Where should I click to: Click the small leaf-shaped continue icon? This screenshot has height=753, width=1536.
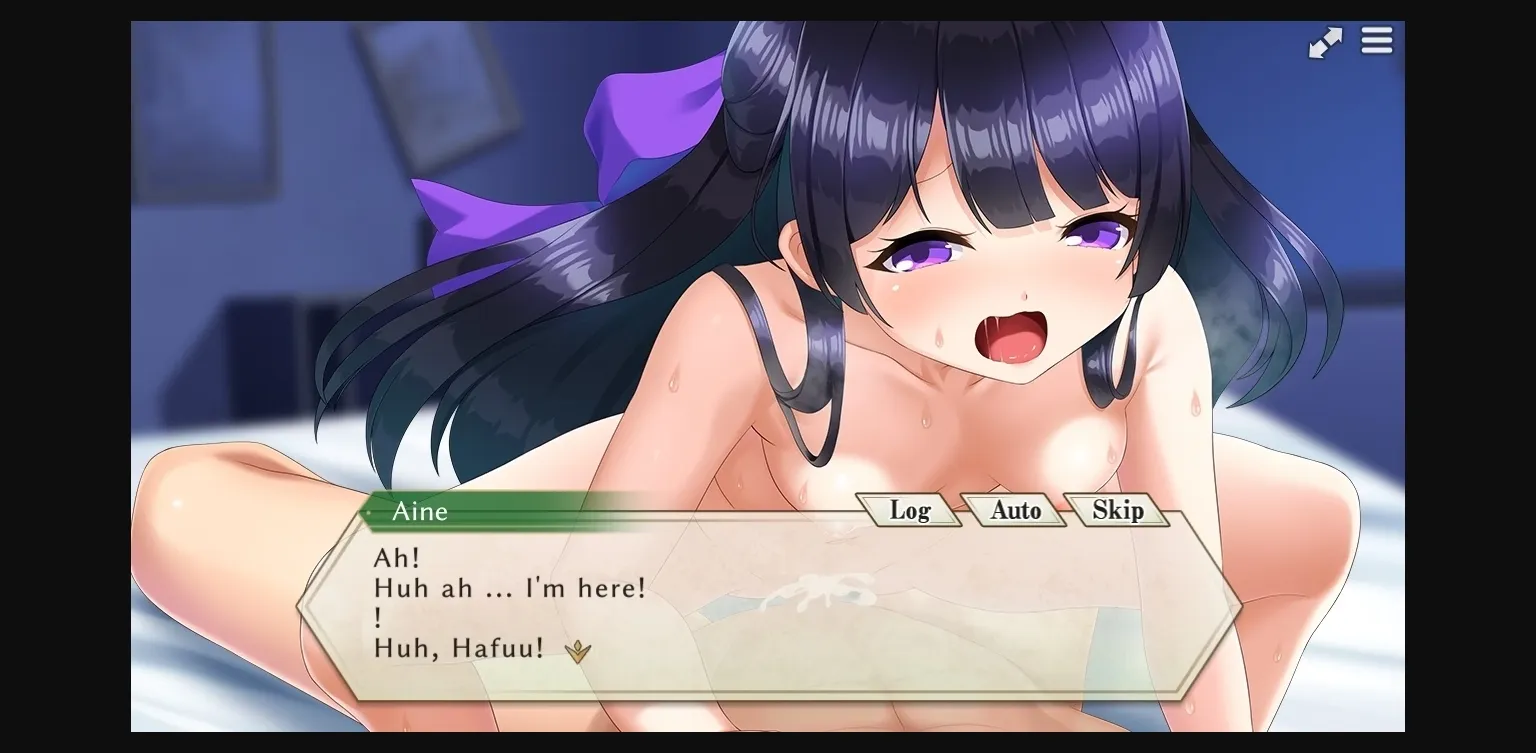577,651
